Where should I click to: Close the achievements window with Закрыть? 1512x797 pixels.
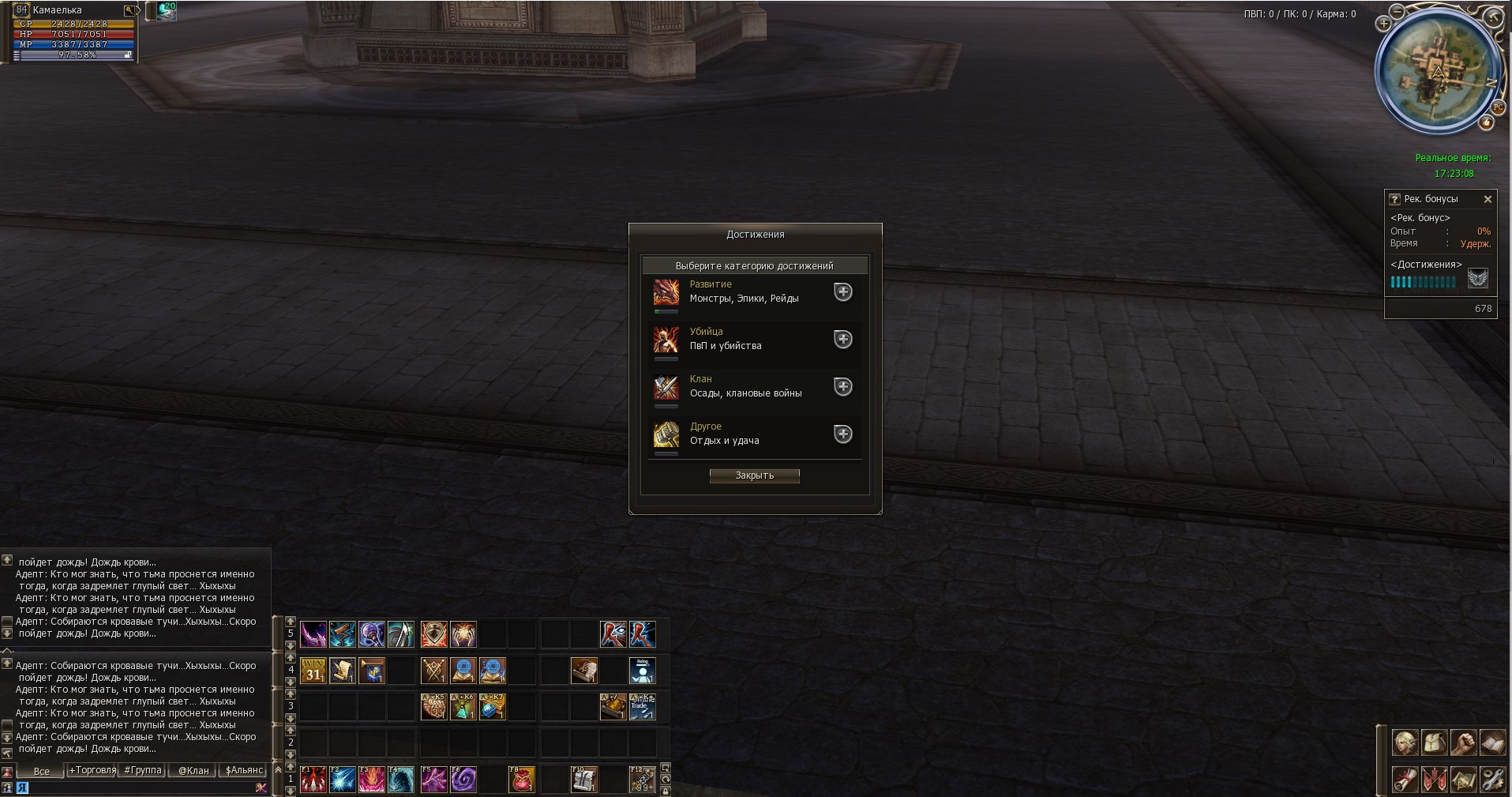point(754,476)
